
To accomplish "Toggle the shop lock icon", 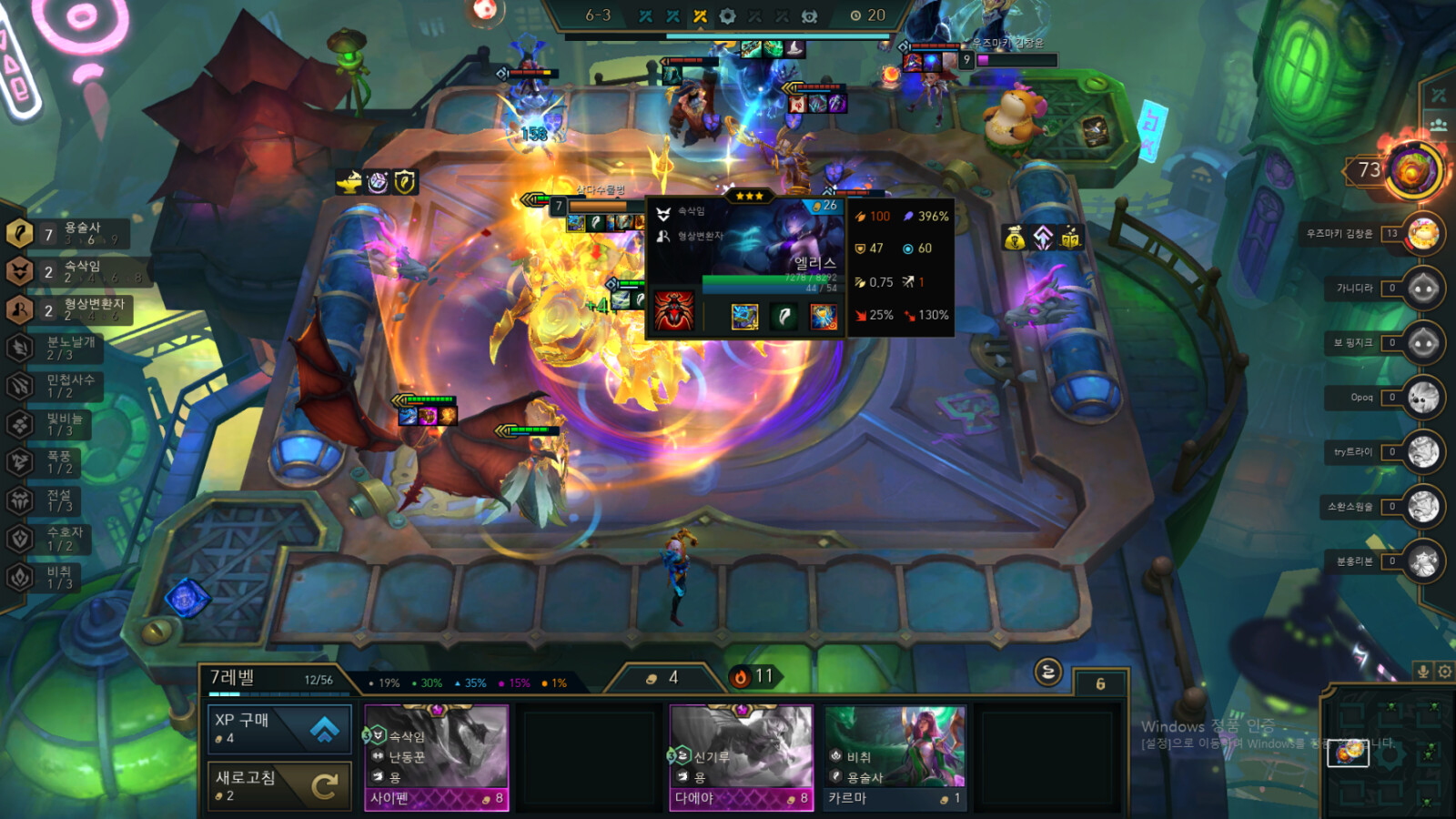I will pyautogui.click(x=1048, y=672).
